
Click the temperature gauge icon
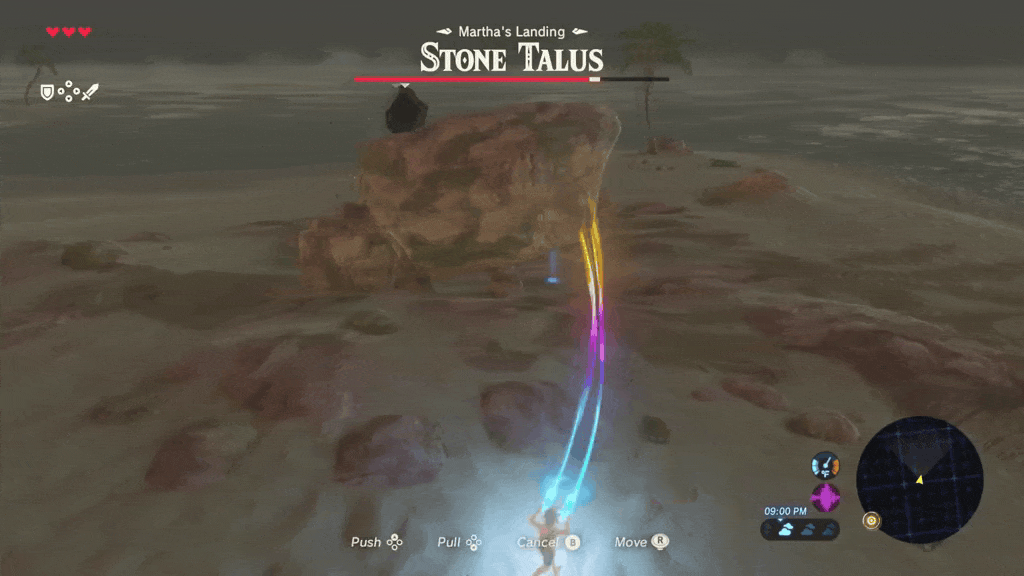pyautogui.click(x=825, y=465)
